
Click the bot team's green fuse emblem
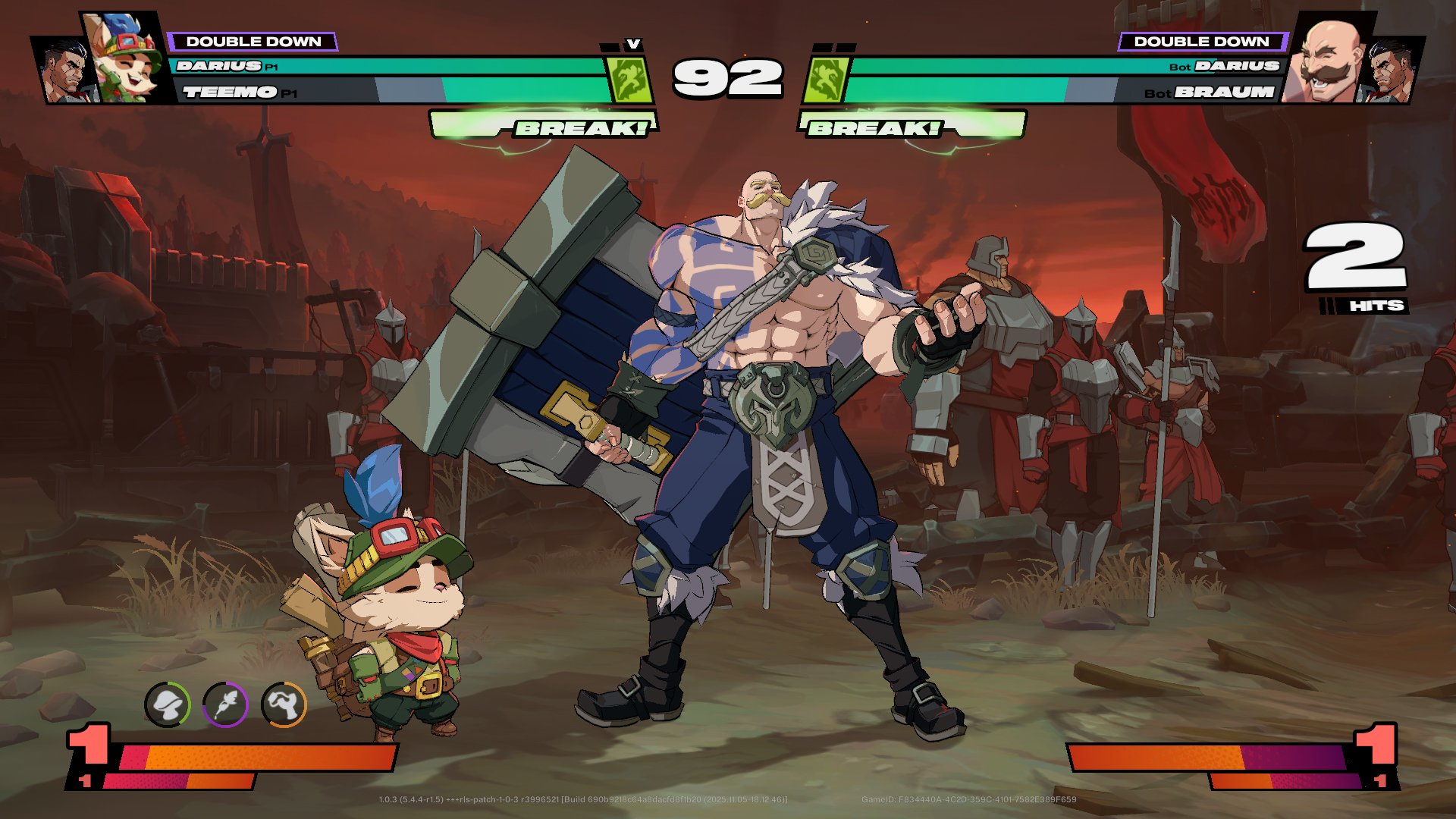pos(825,80)
